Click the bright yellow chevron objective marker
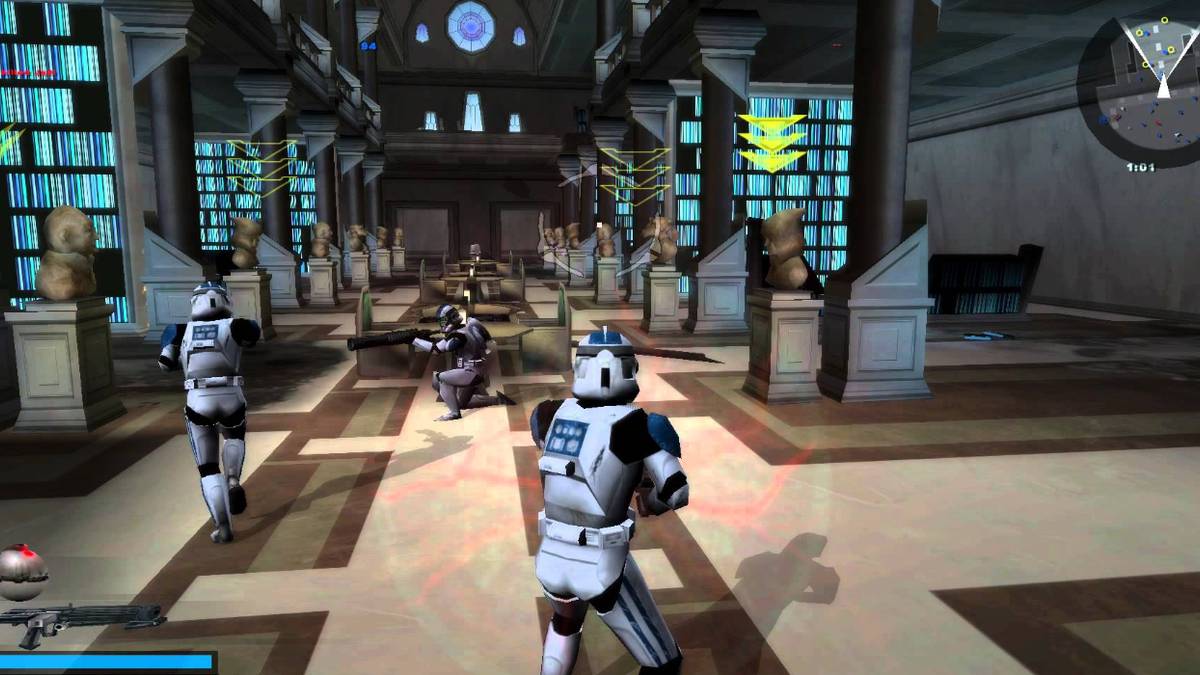 (x=771, y=142)
